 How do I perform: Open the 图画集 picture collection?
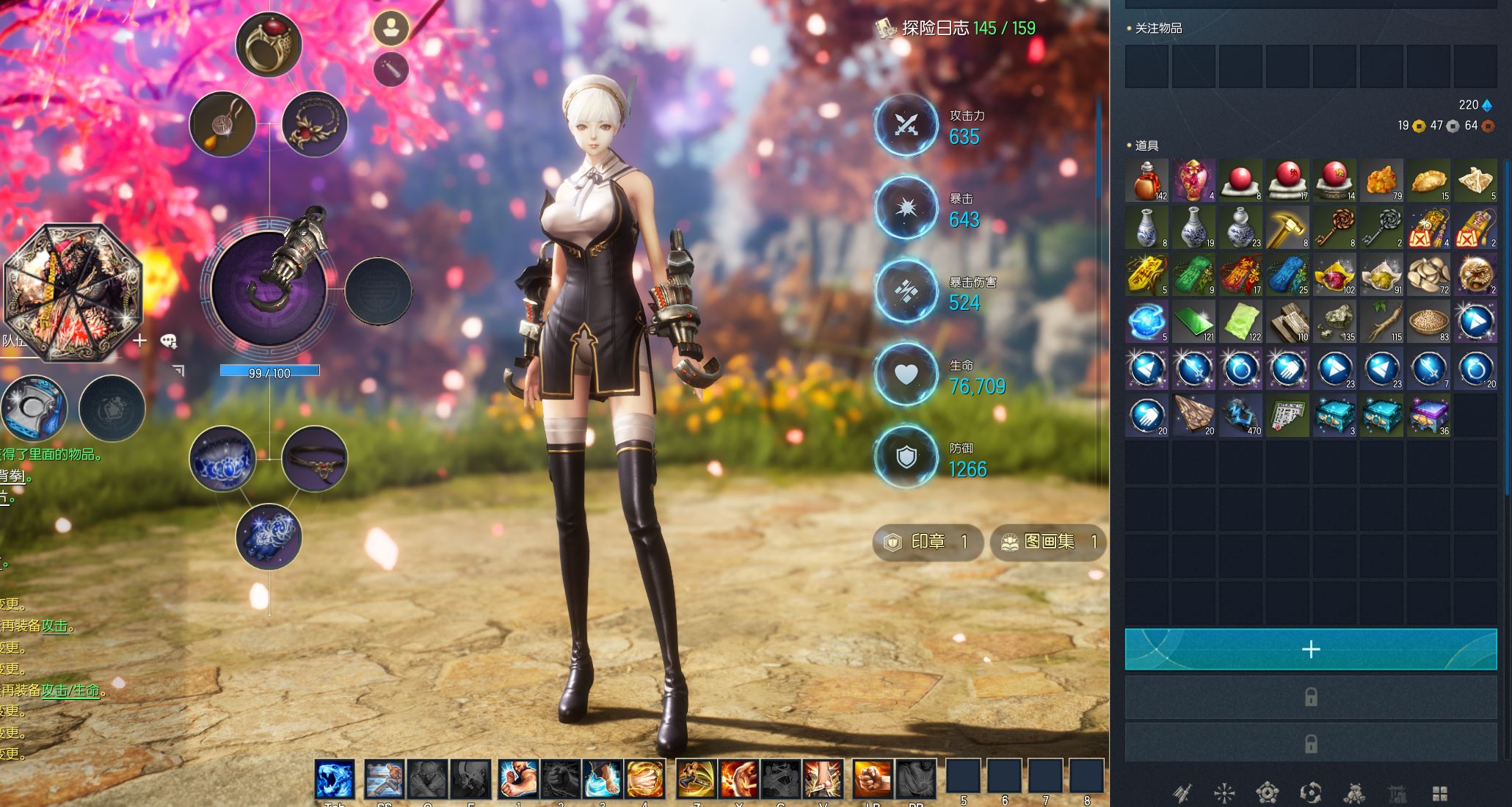pos(1048,542)
